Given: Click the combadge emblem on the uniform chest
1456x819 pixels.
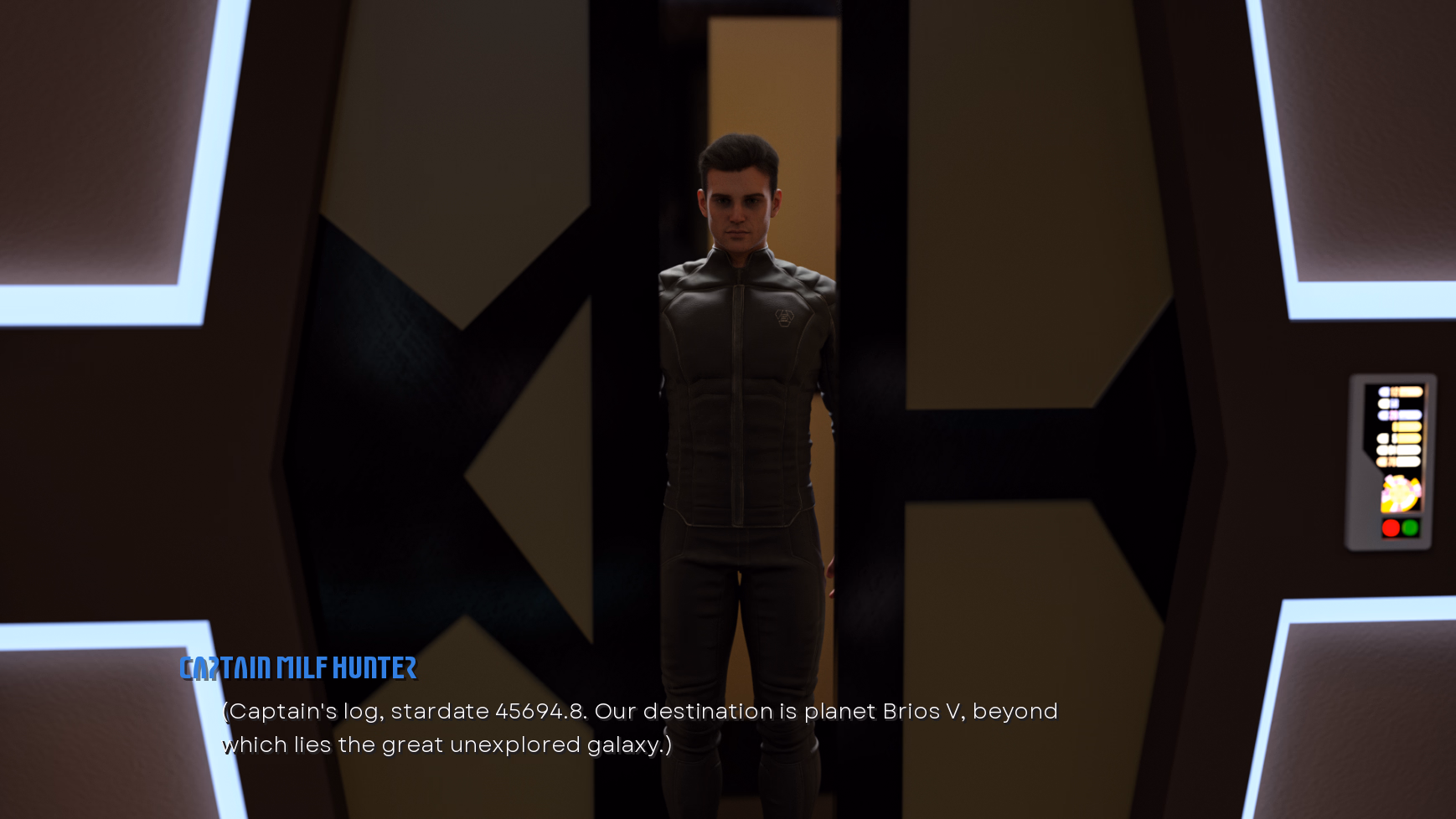Looking at the screenshot, I should pos(782,318).
